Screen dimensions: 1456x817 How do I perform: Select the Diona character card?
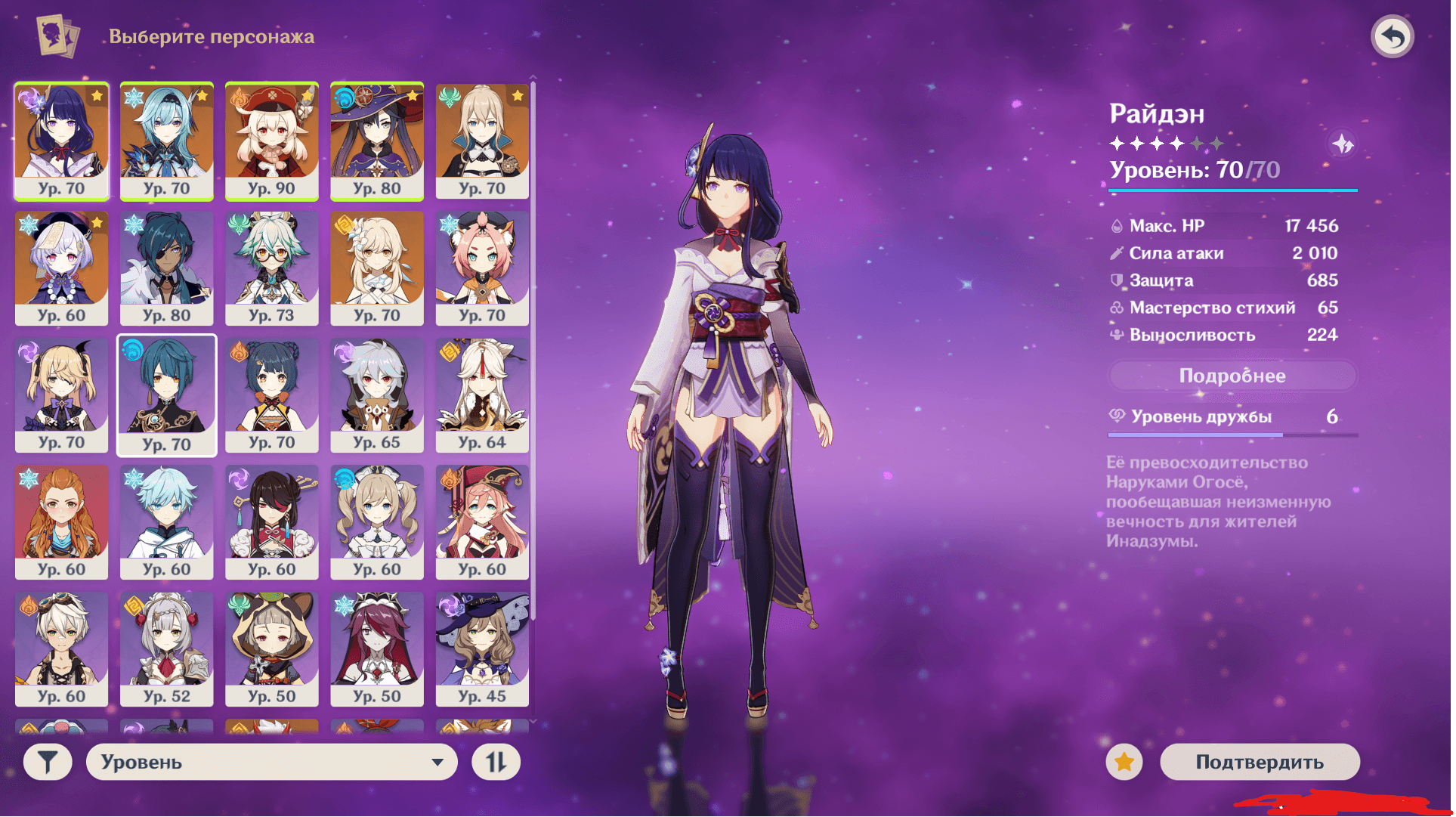coord(482,268)
